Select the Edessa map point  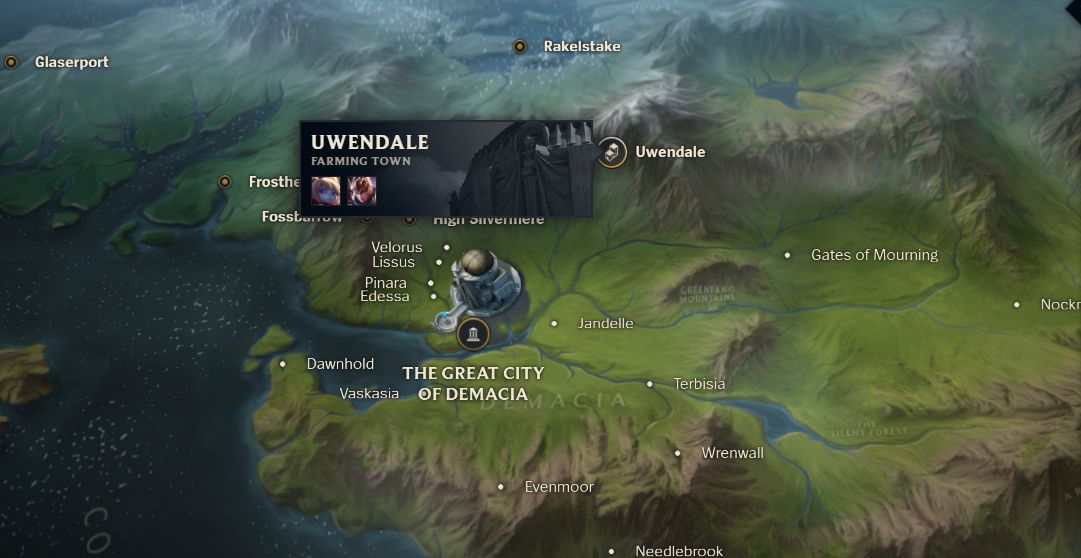pos(433,296)
